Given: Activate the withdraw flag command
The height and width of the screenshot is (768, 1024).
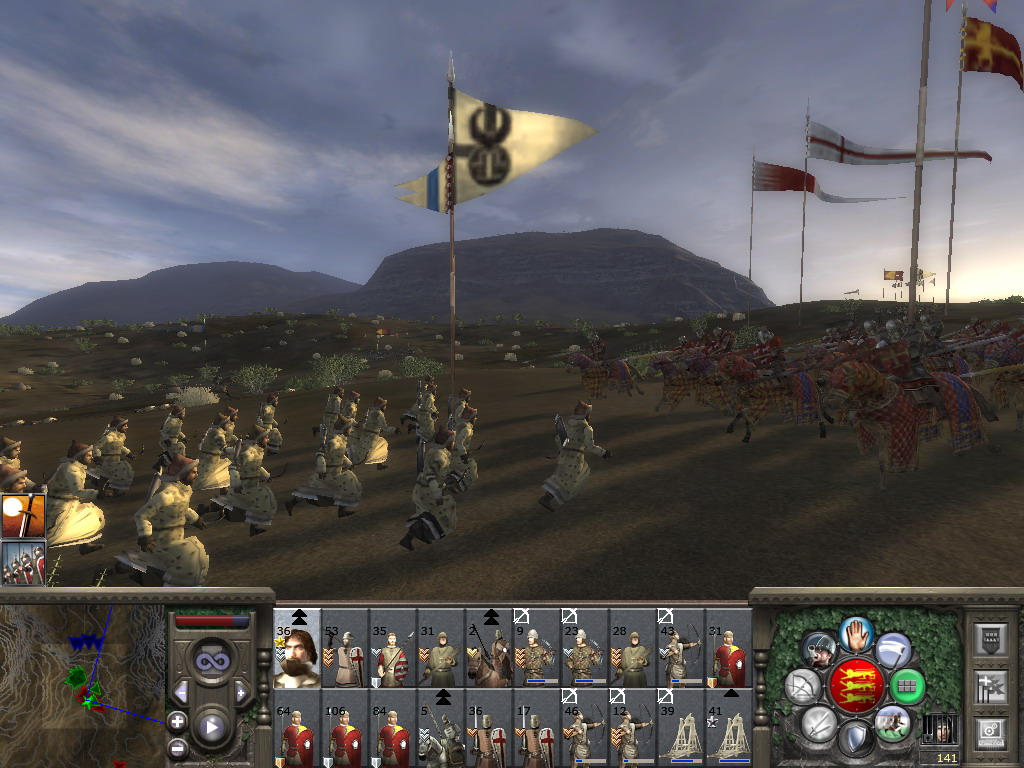Looking at the screenshot, I should (893, 649).
